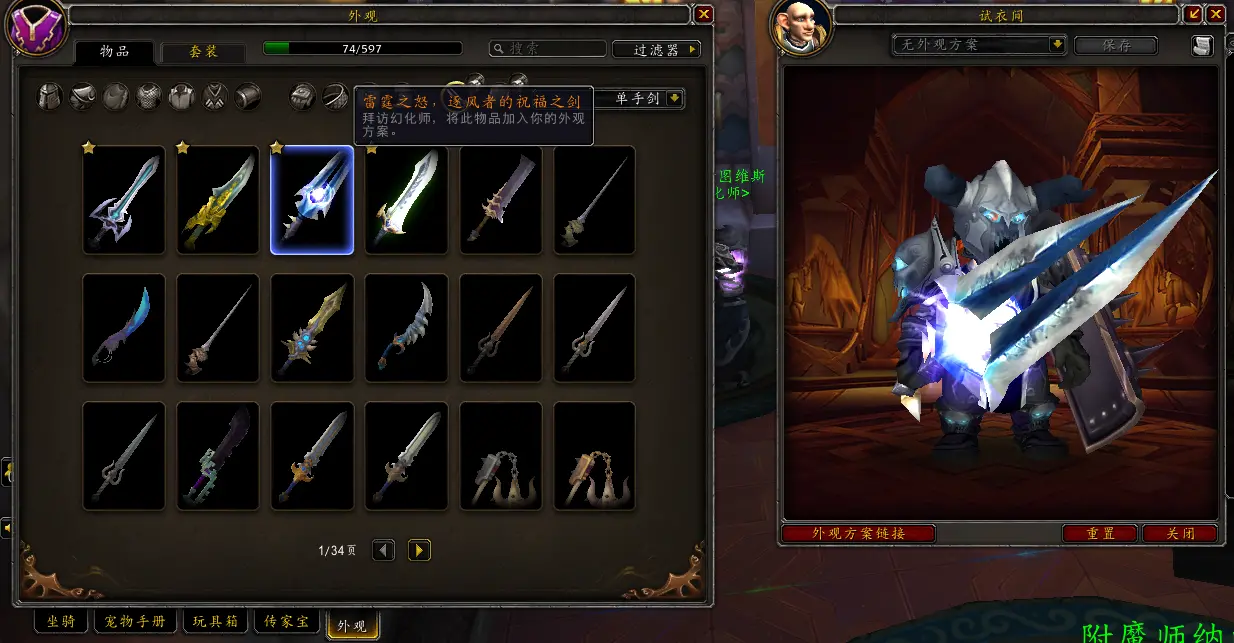1234x643 pixels.
Task: Open the 过滤器 filter menu
Action: coord(655,49)
